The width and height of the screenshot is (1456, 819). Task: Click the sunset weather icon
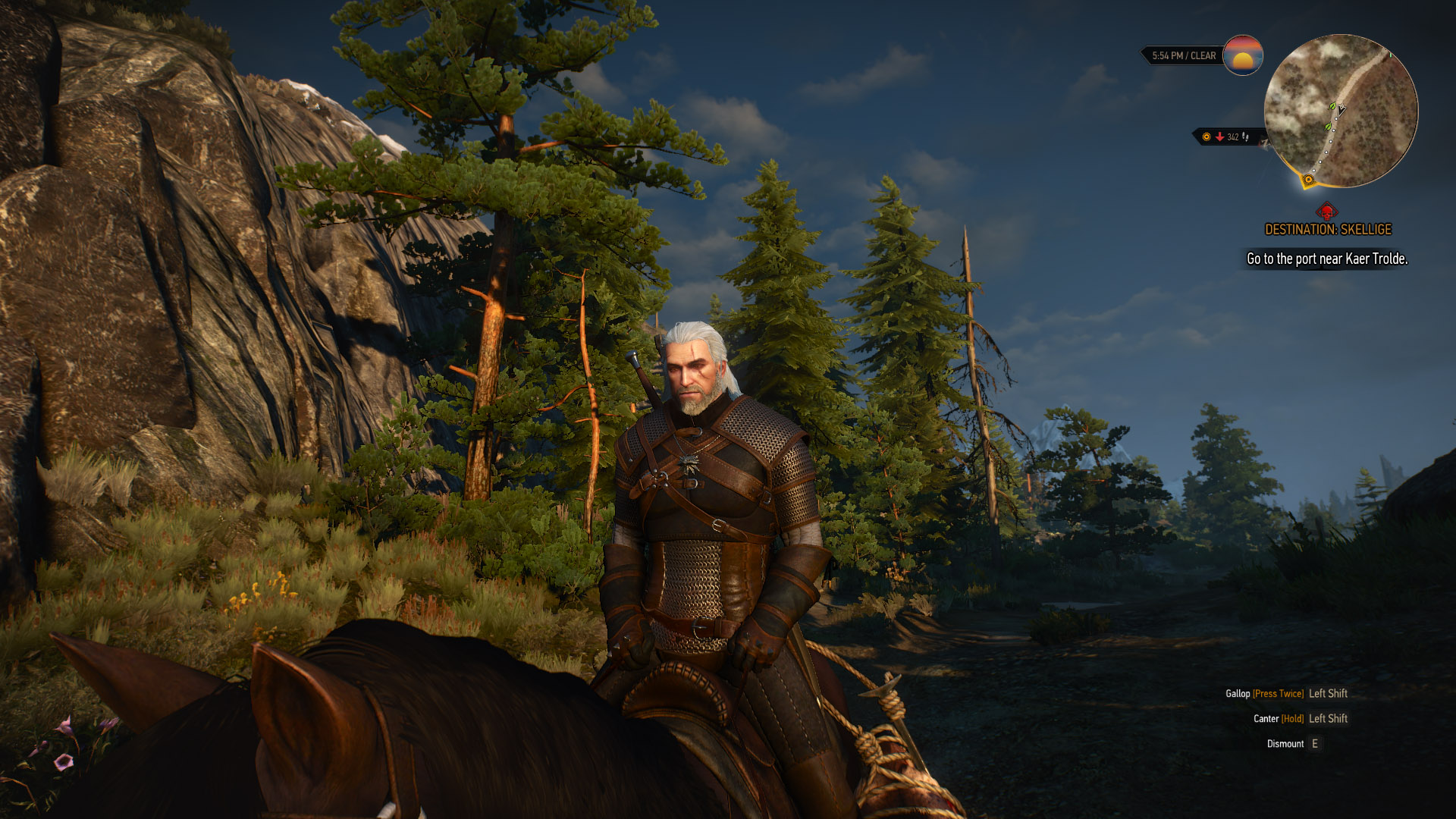point(1242,55)
